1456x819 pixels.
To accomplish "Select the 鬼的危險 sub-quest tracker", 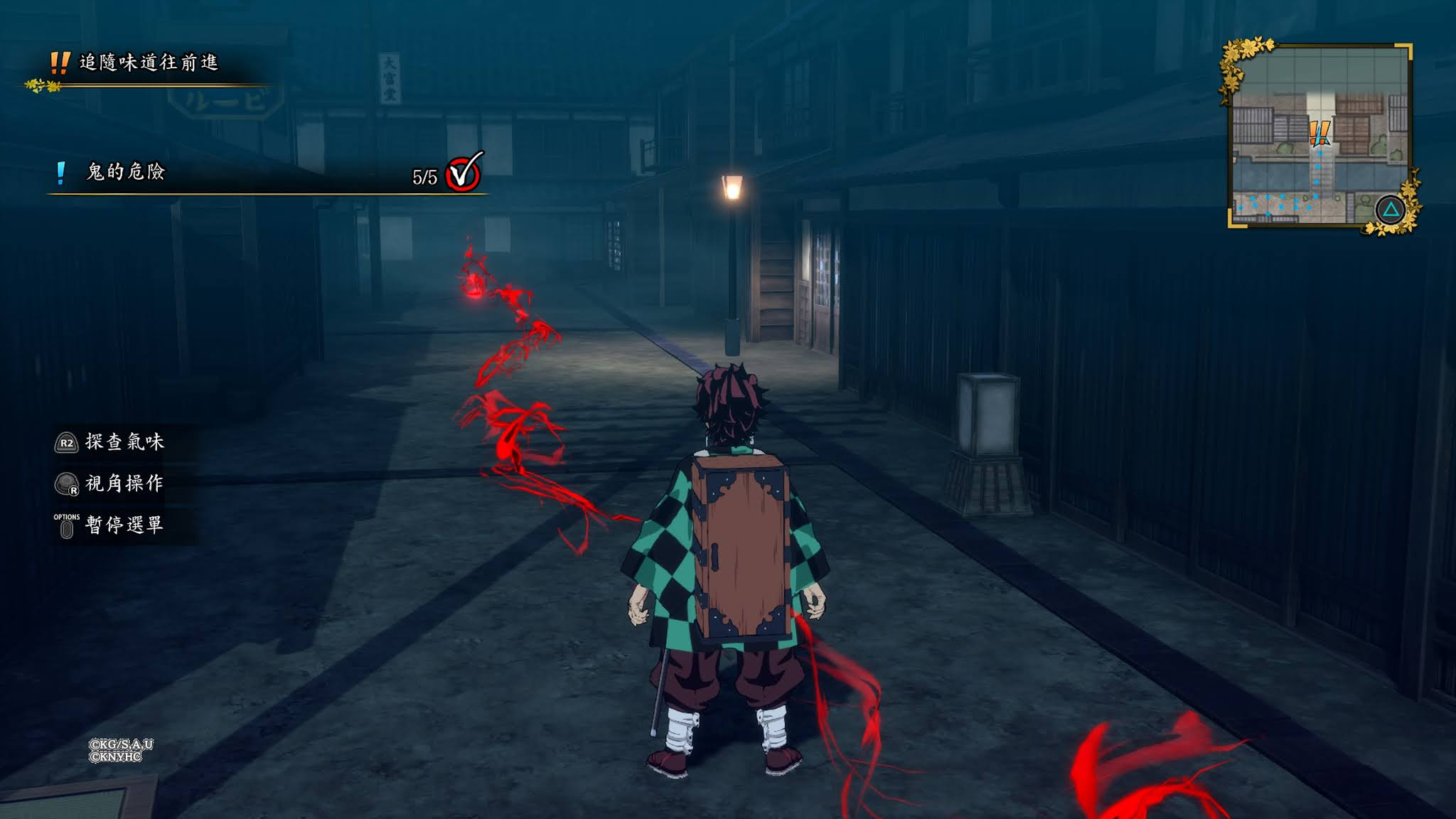I will click(x=125, y=172).
